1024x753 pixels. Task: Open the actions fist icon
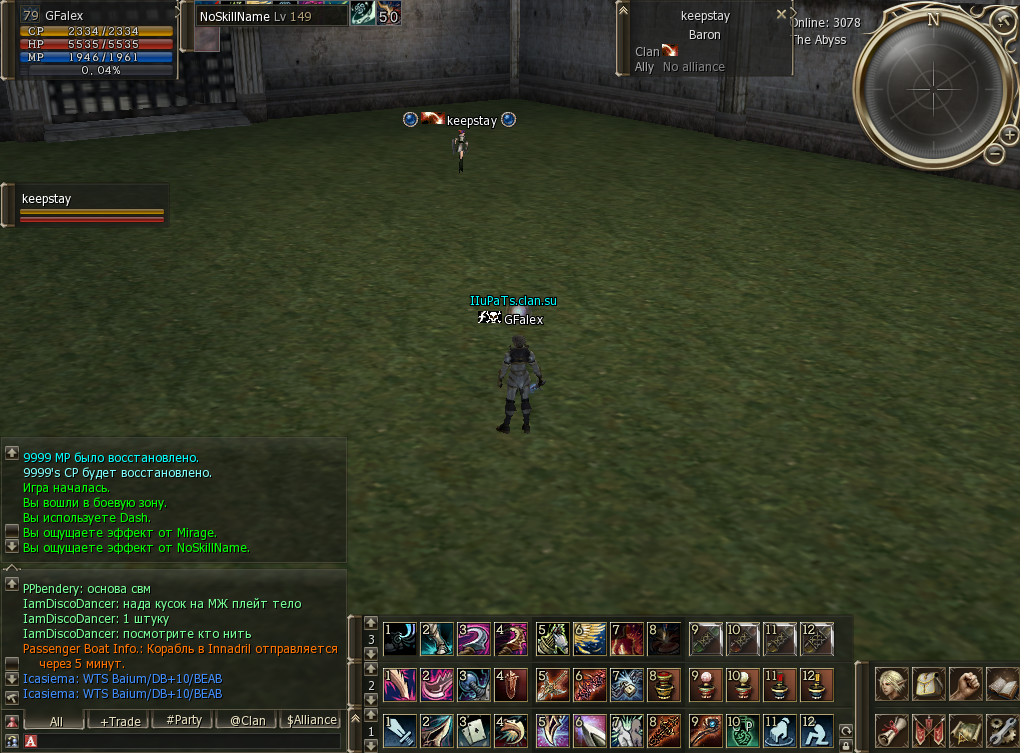pos(965,685)
